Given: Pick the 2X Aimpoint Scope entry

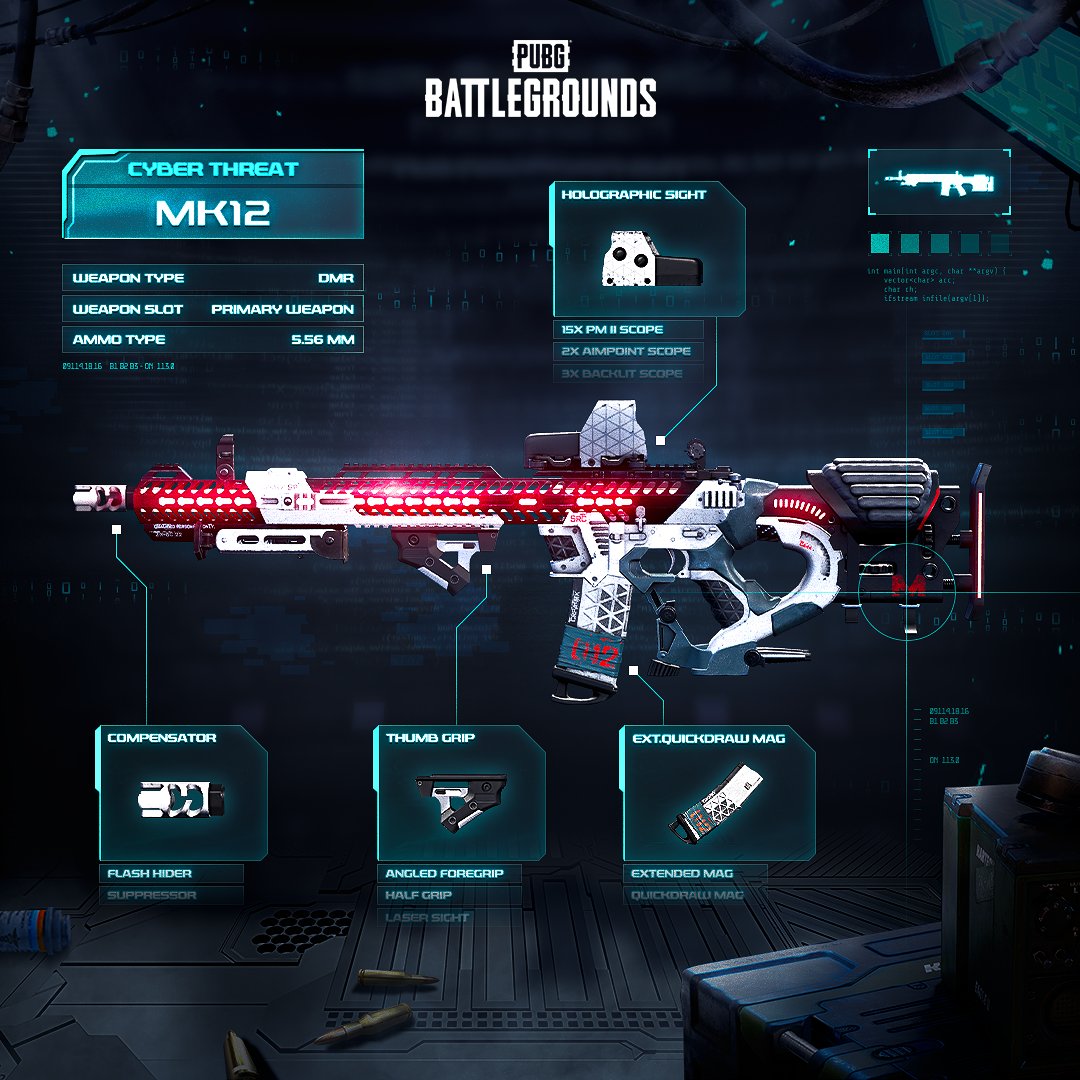Looking at the screenshot, I should click(x=628, y=351).
